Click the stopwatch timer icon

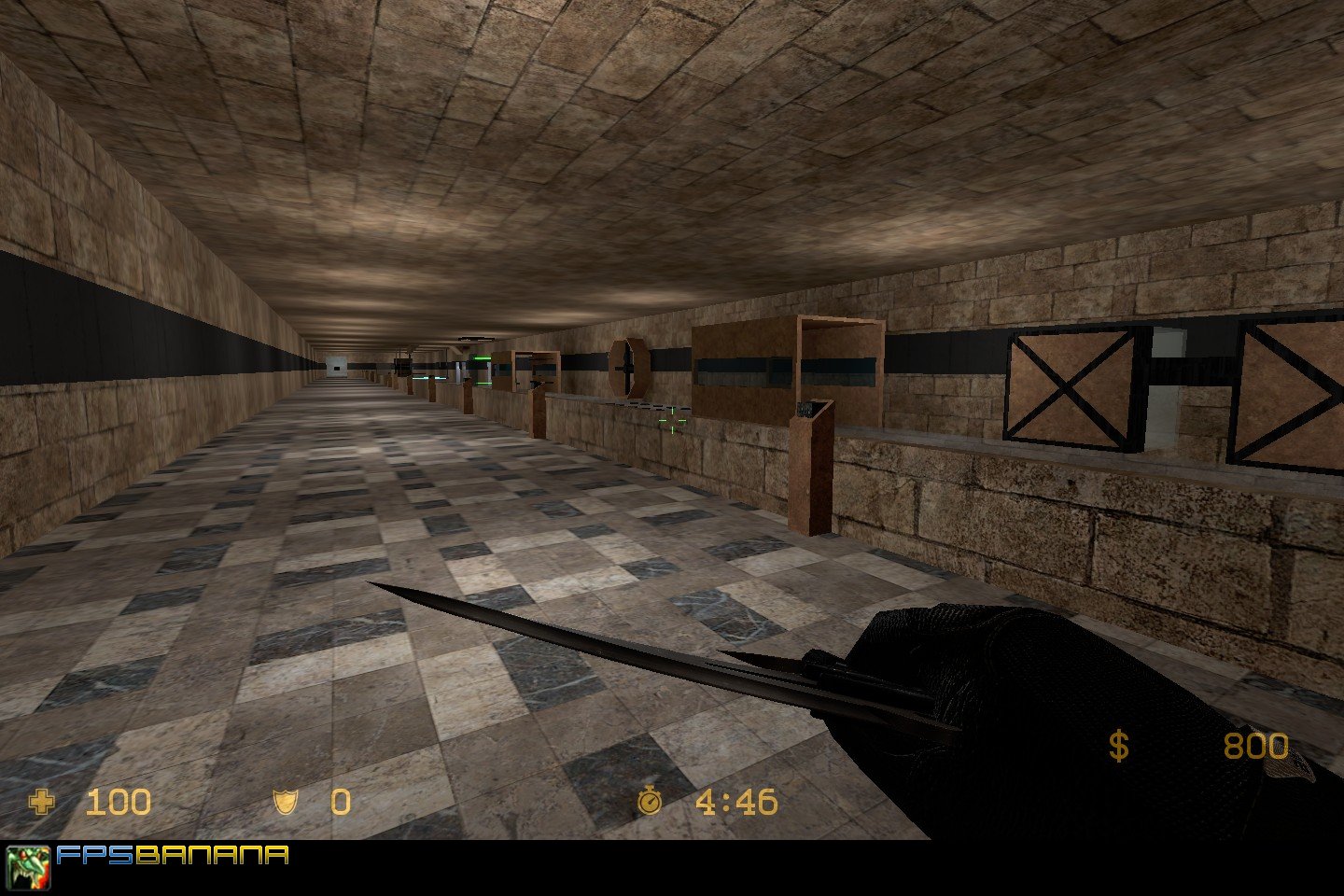tap(650, 803)
